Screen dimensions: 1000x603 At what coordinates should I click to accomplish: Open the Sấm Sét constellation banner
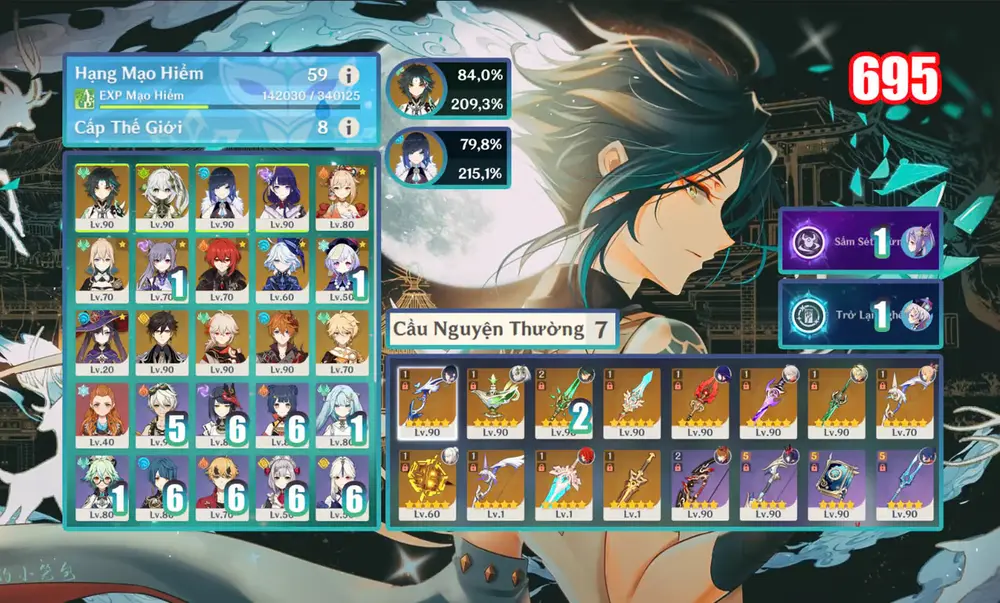860,240
